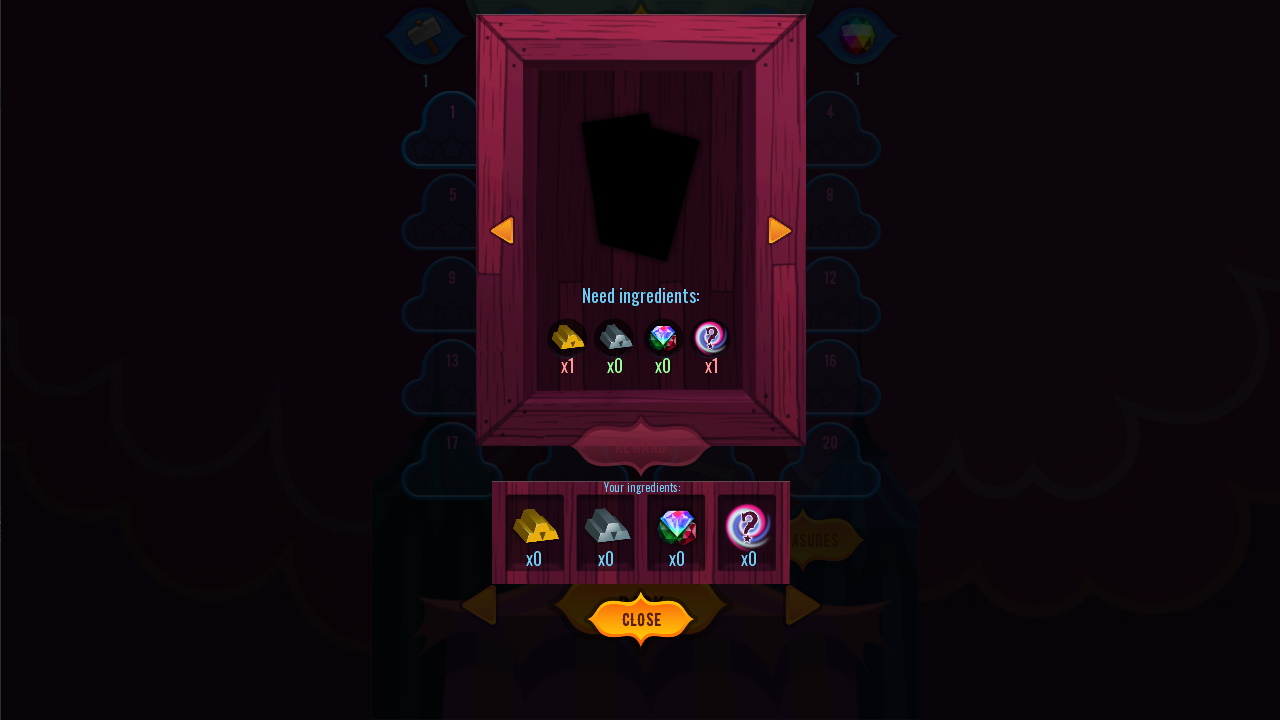Image resolution: width=1280 pixels, height=720 pixels.
Task: Click the question-mark orb in Your ingredients panel
Action: [x=749, y=528]
